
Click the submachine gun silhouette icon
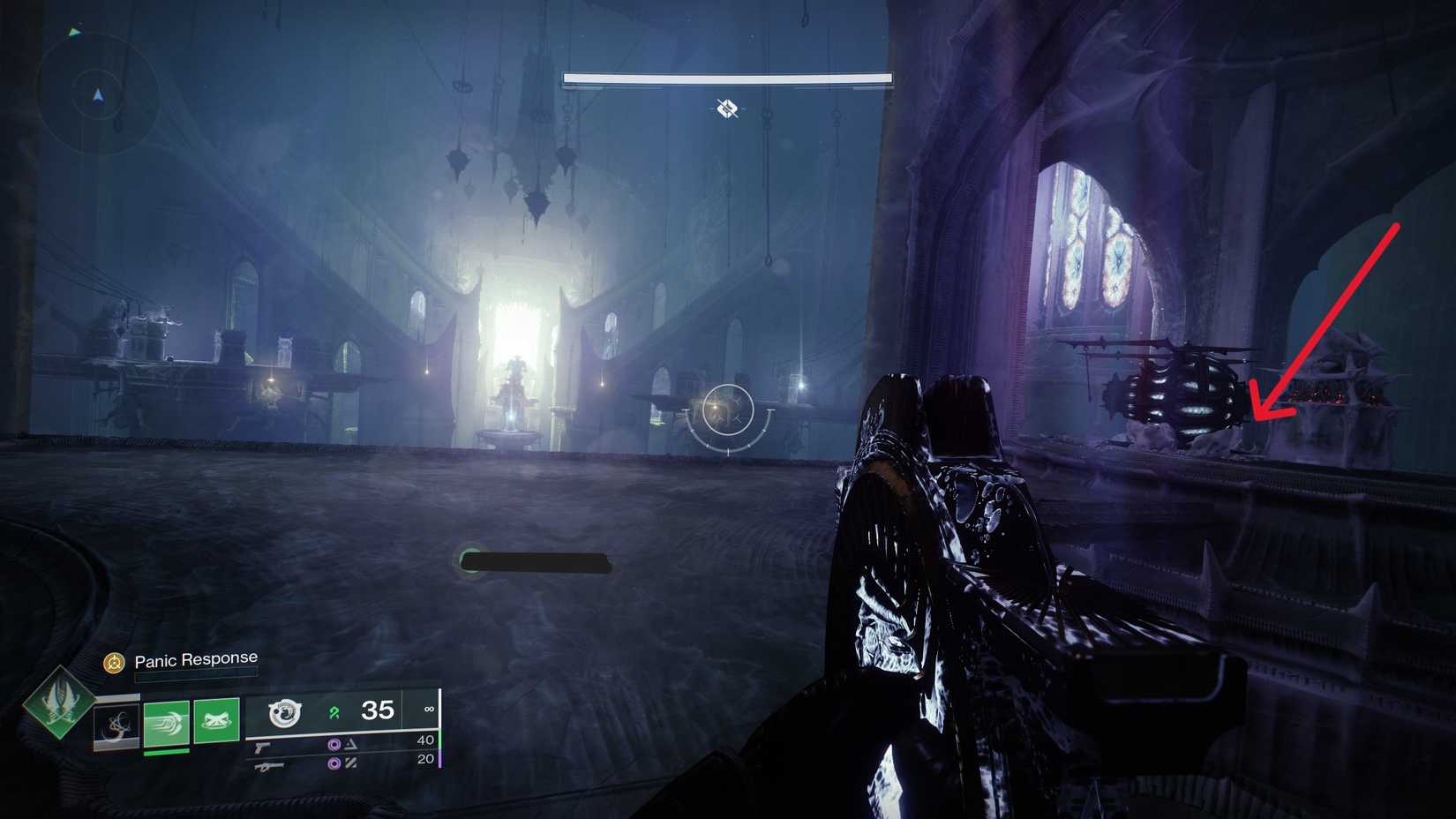tap(268, 767)
